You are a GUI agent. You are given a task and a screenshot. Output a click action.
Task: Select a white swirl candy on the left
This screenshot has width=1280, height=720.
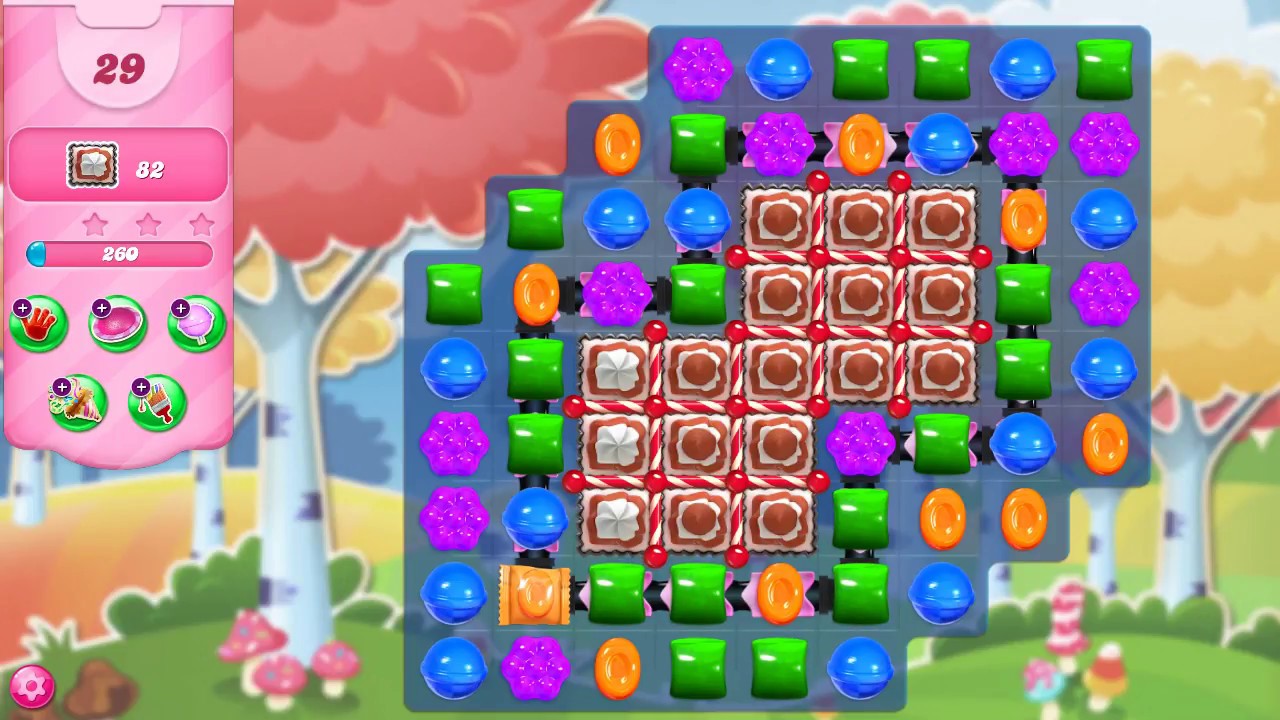(x=616, y=371)
